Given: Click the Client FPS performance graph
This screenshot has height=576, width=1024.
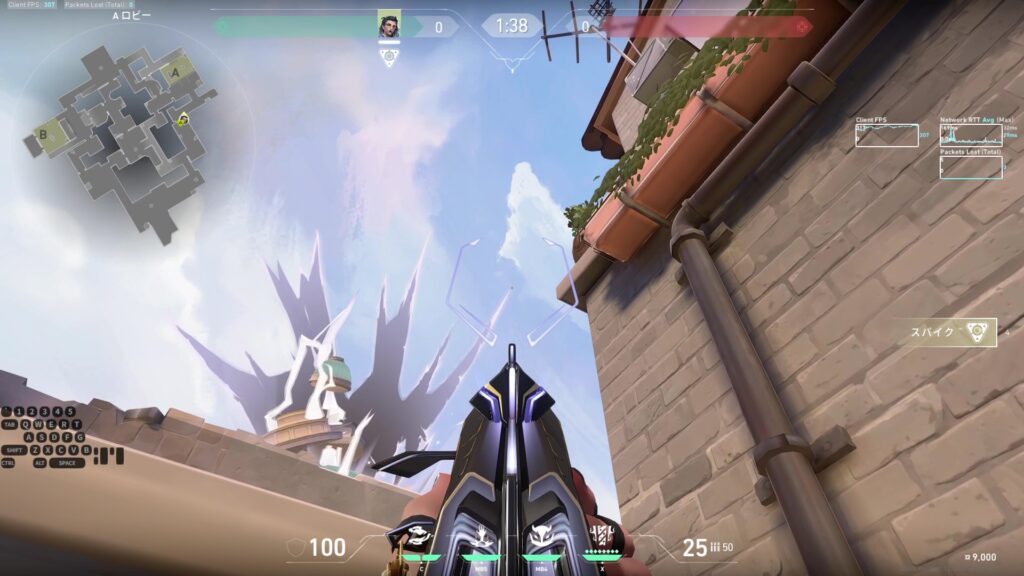Looking at the screenshot, I should click(x=886, y=136).
